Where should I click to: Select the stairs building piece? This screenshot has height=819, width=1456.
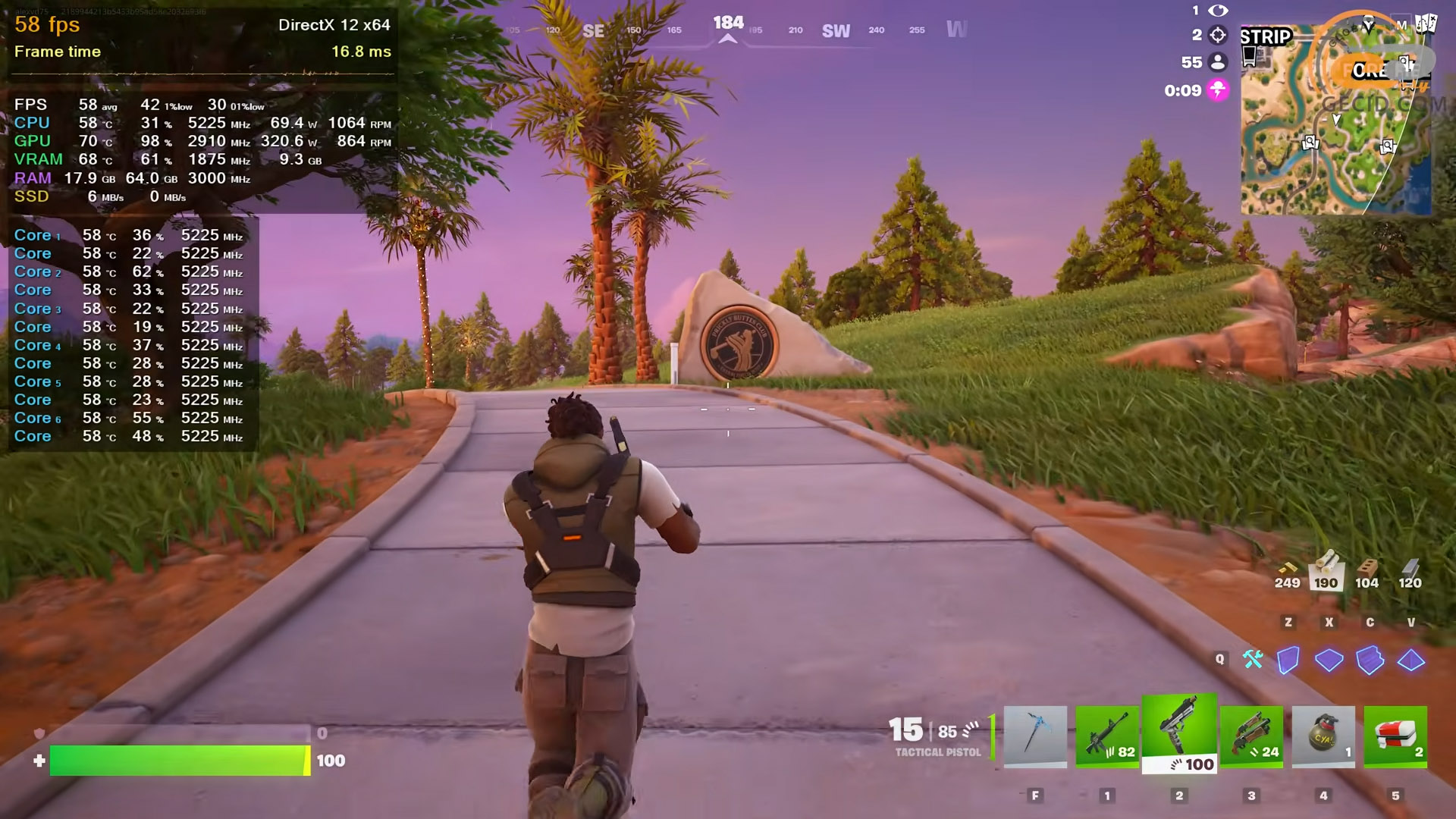pos(1370,660)
